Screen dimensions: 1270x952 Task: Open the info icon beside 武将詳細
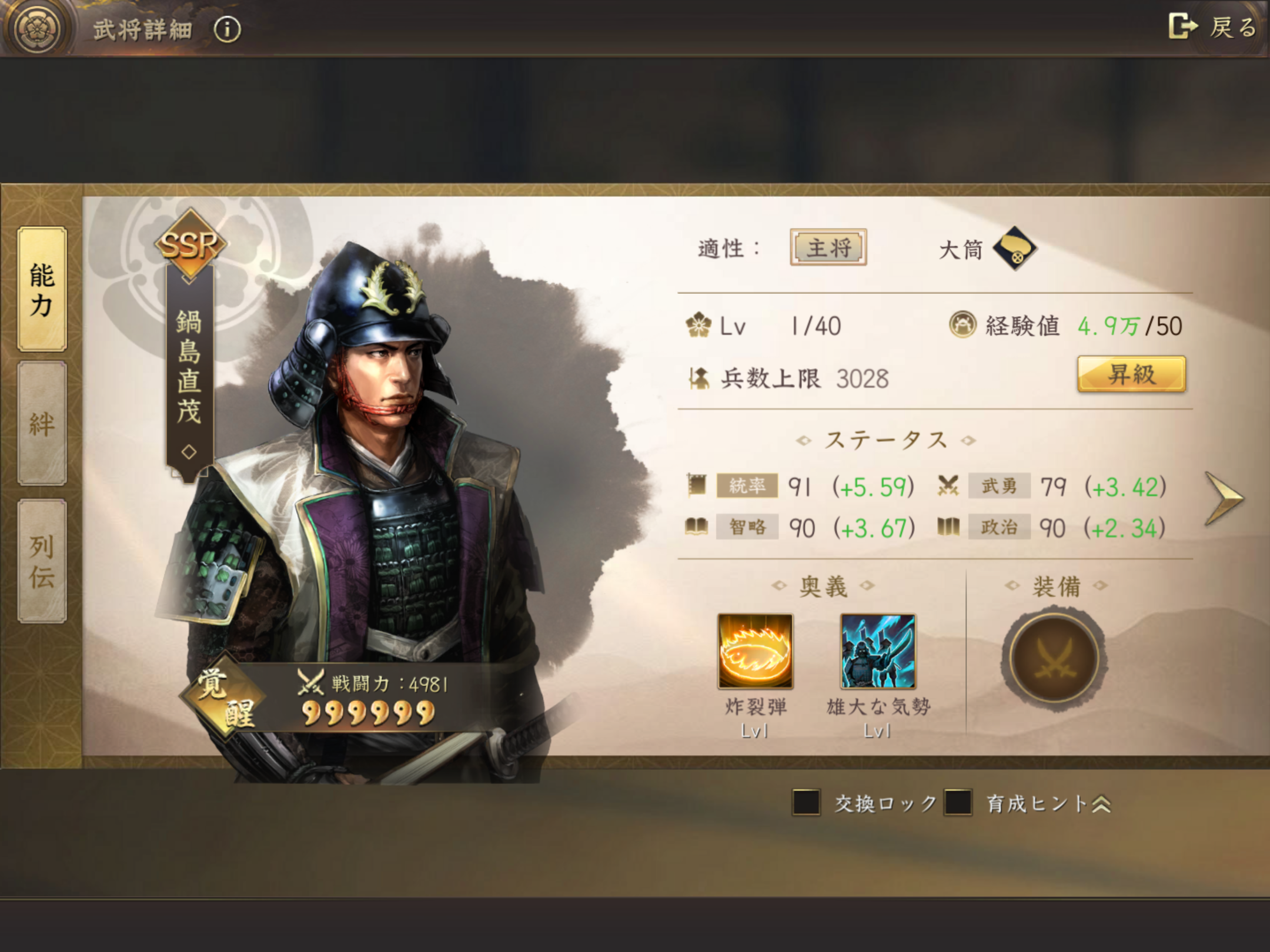[x=228, y=29]
